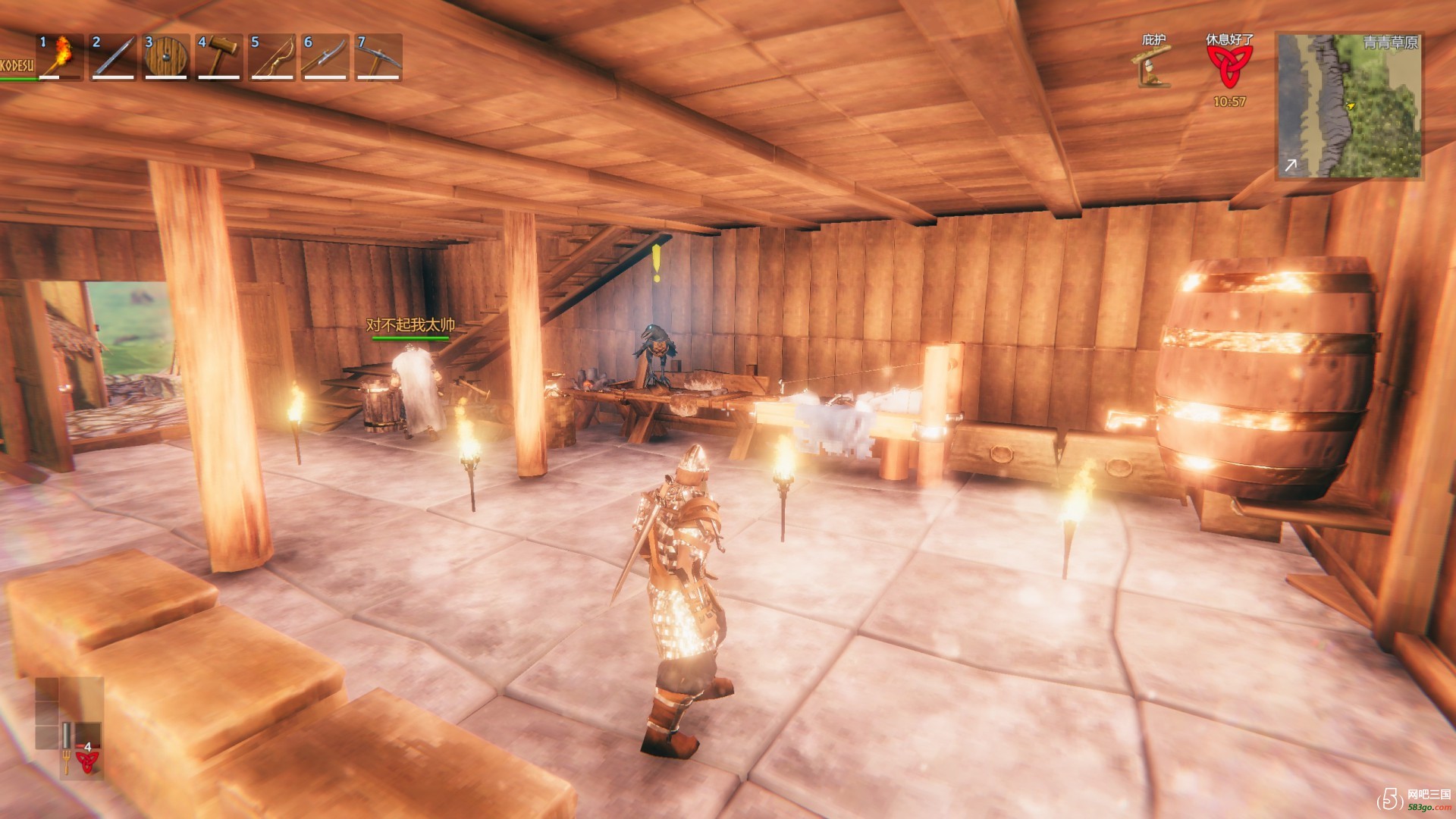Click the yellow fork food icon
Image resolution: width=1456 pixels, height=819 pixels.
click(66, 761)
